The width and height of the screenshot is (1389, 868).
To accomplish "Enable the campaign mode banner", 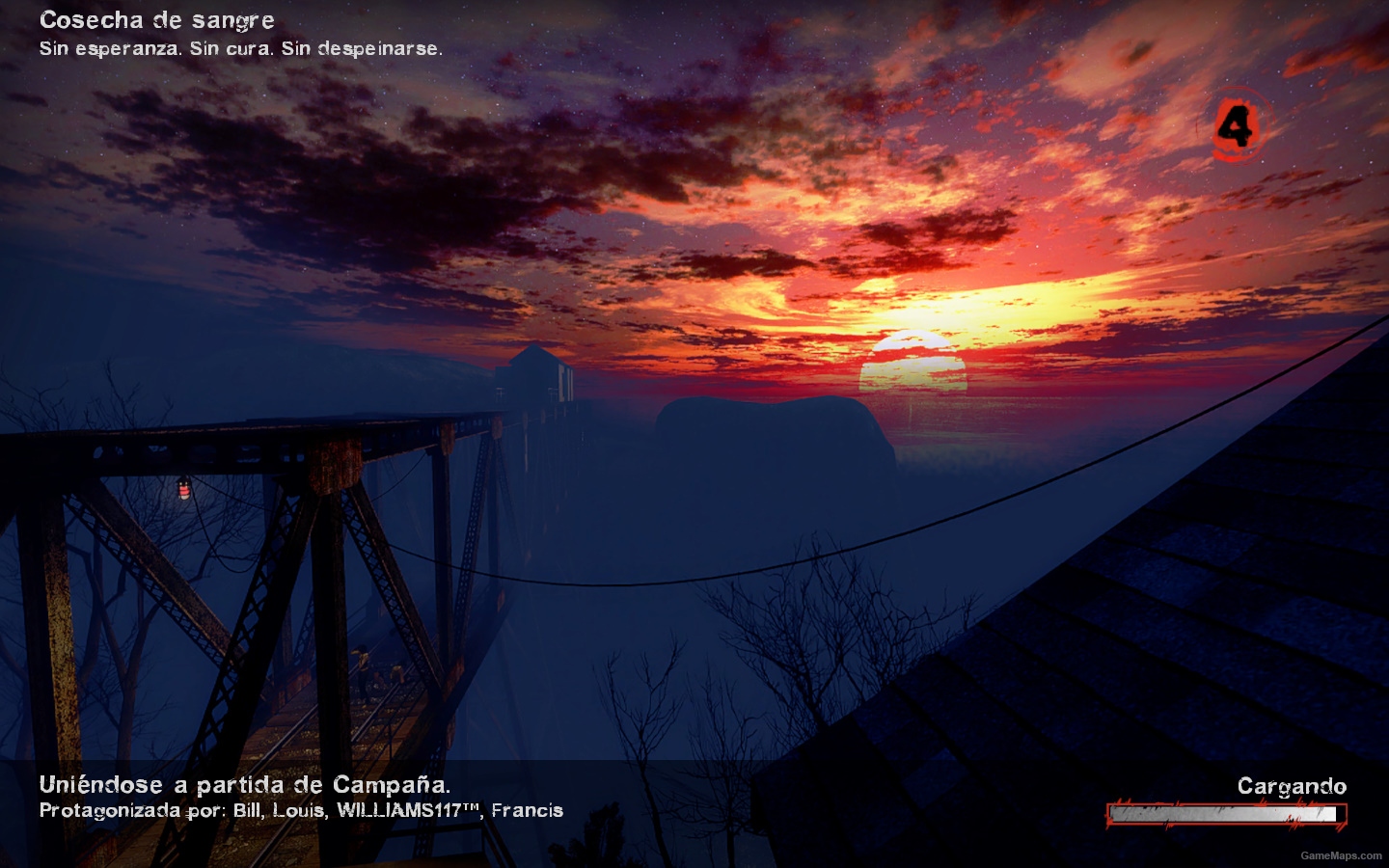I will pyautogui.click(x=244, y=785).
